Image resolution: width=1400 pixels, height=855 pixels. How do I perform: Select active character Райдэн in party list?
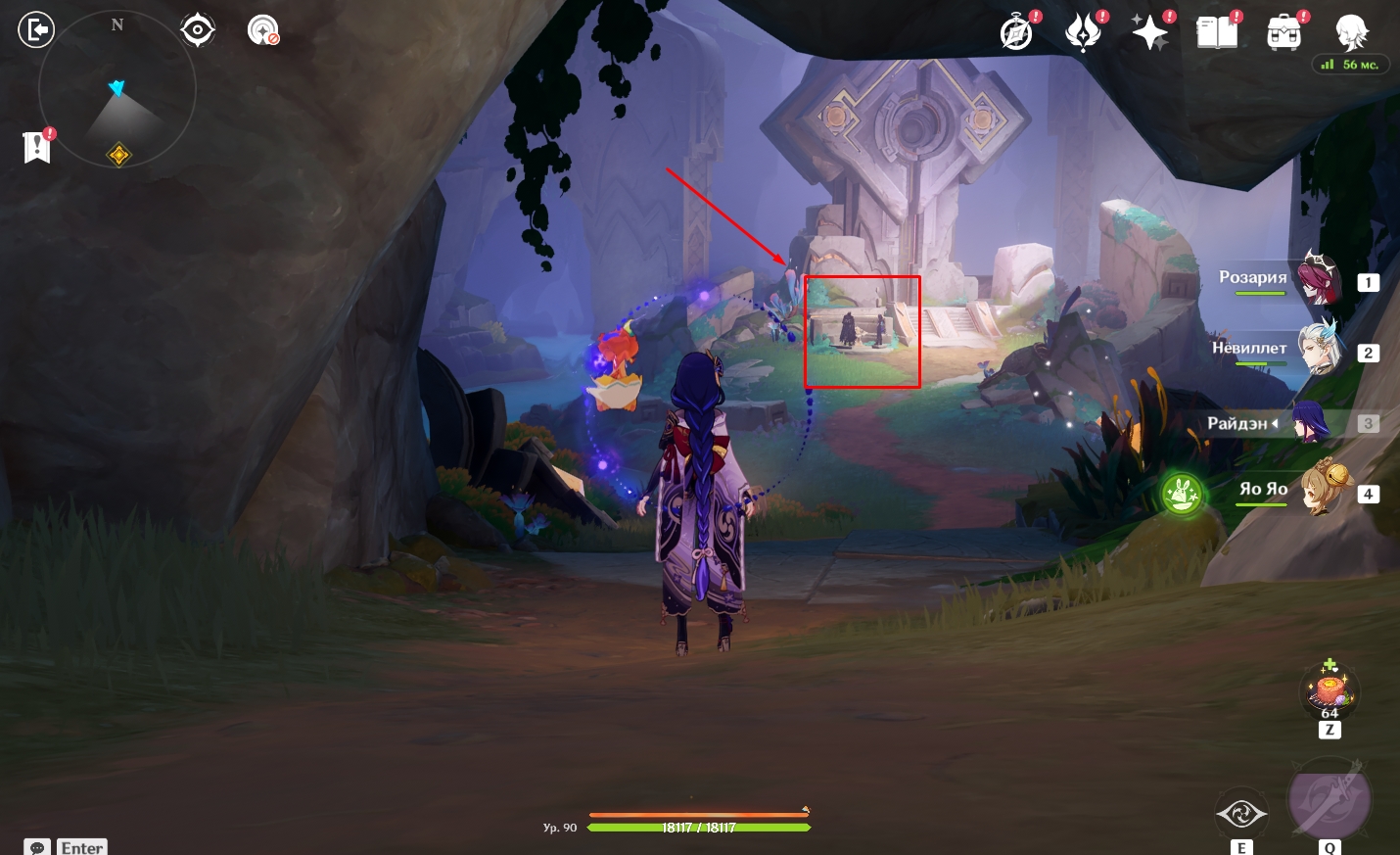pyautogui.click(x=1312, y=423)
